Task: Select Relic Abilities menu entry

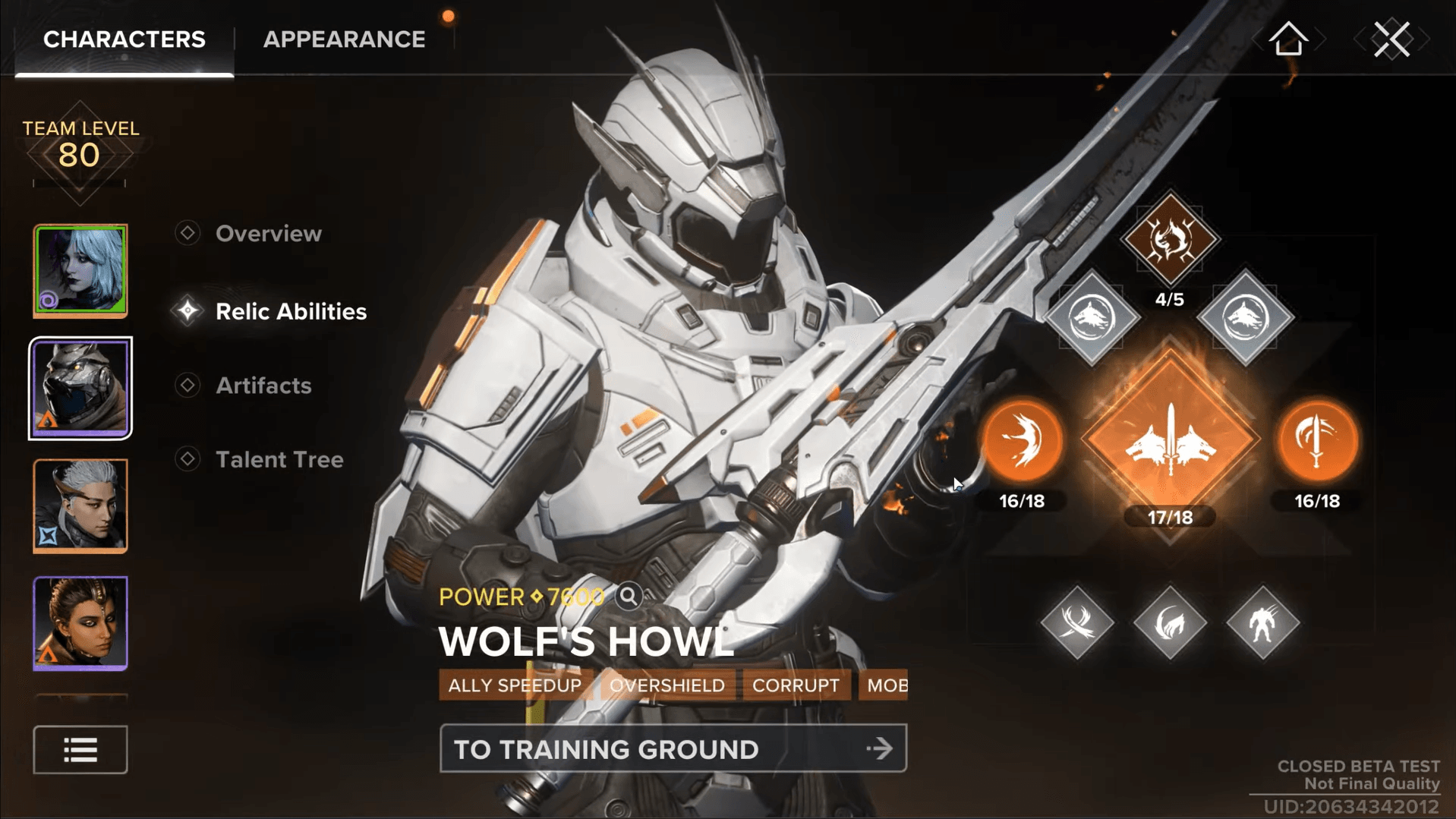Action: [x=291, y=311]
